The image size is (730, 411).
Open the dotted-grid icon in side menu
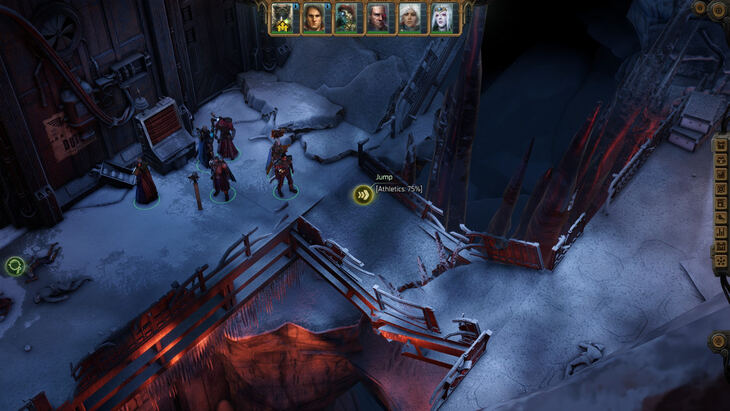[x=721, y=262]
